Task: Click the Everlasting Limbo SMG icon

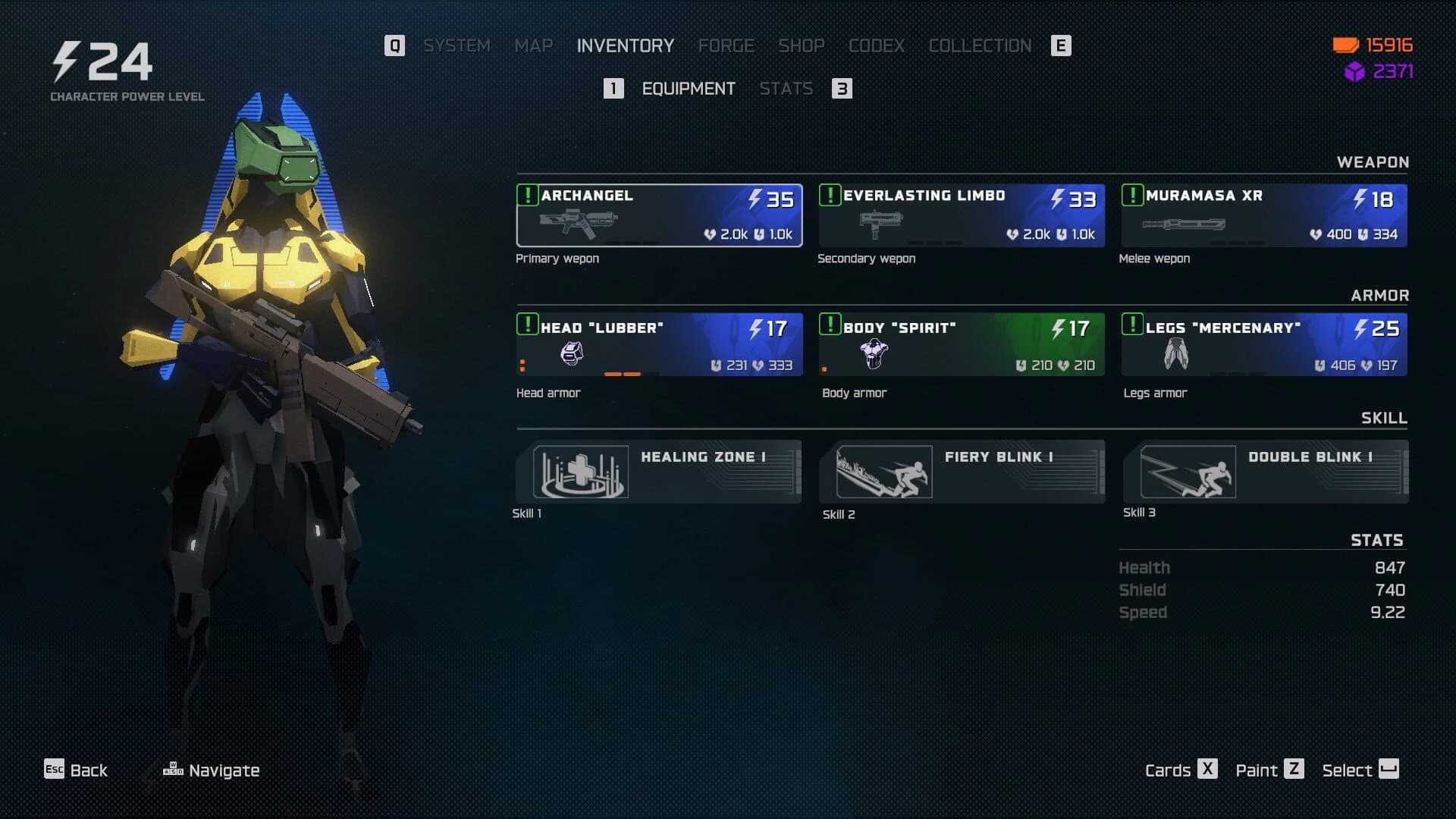Action: (x=880, y=224)
